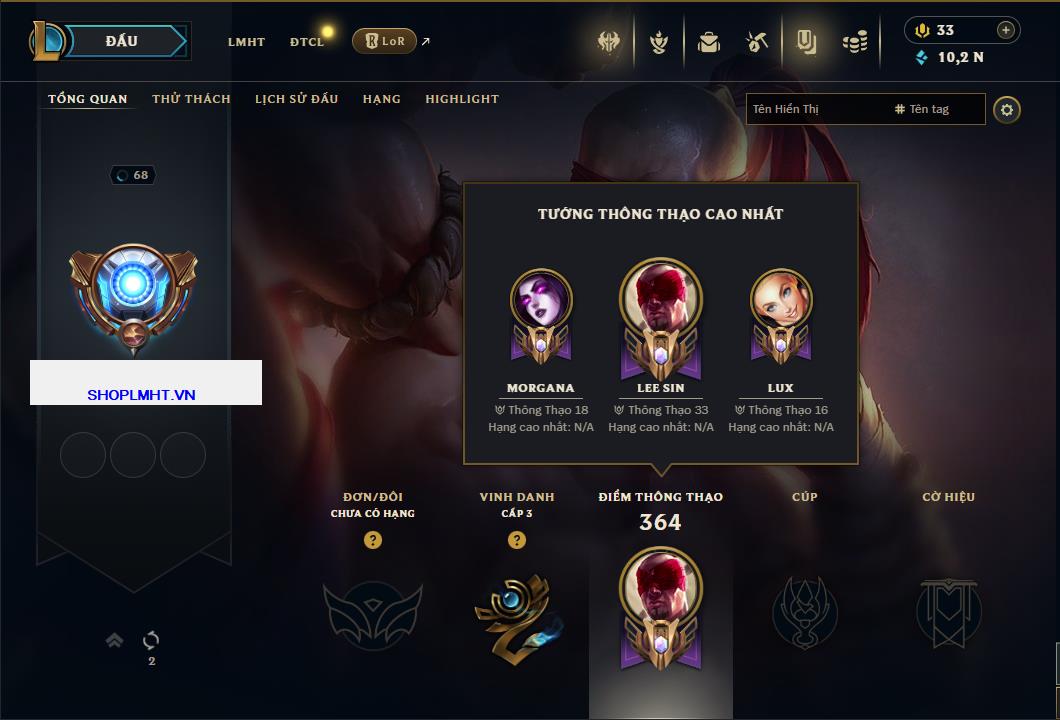This screenshot has height=720, width=1060.
Task: Select the TỔNG QUAN overview tab
Action: click(x=88, y=99)
